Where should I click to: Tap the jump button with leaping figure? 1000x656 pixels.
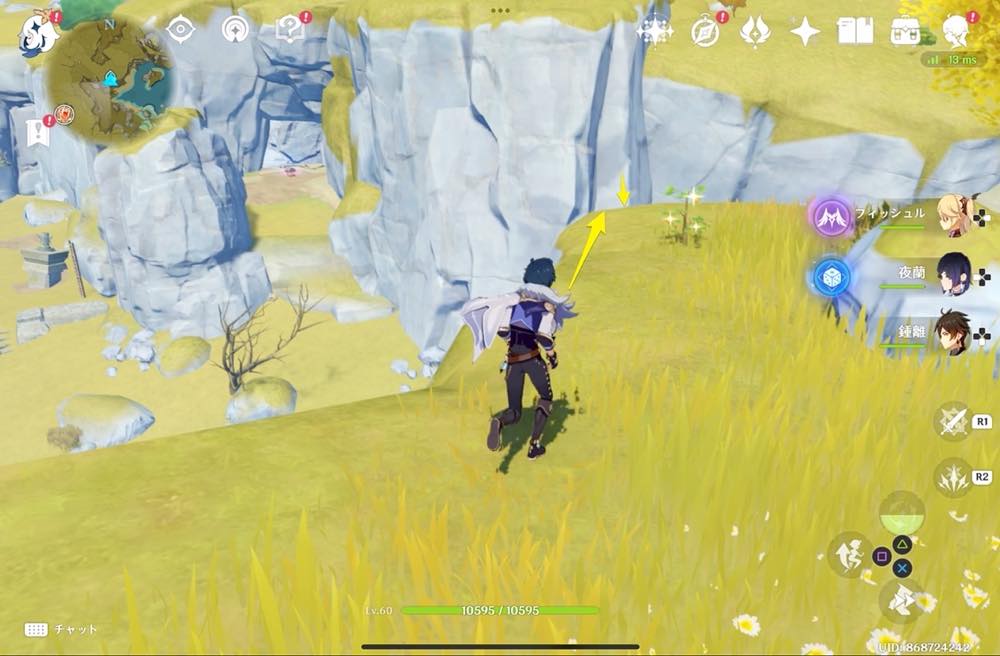[848, 553]
